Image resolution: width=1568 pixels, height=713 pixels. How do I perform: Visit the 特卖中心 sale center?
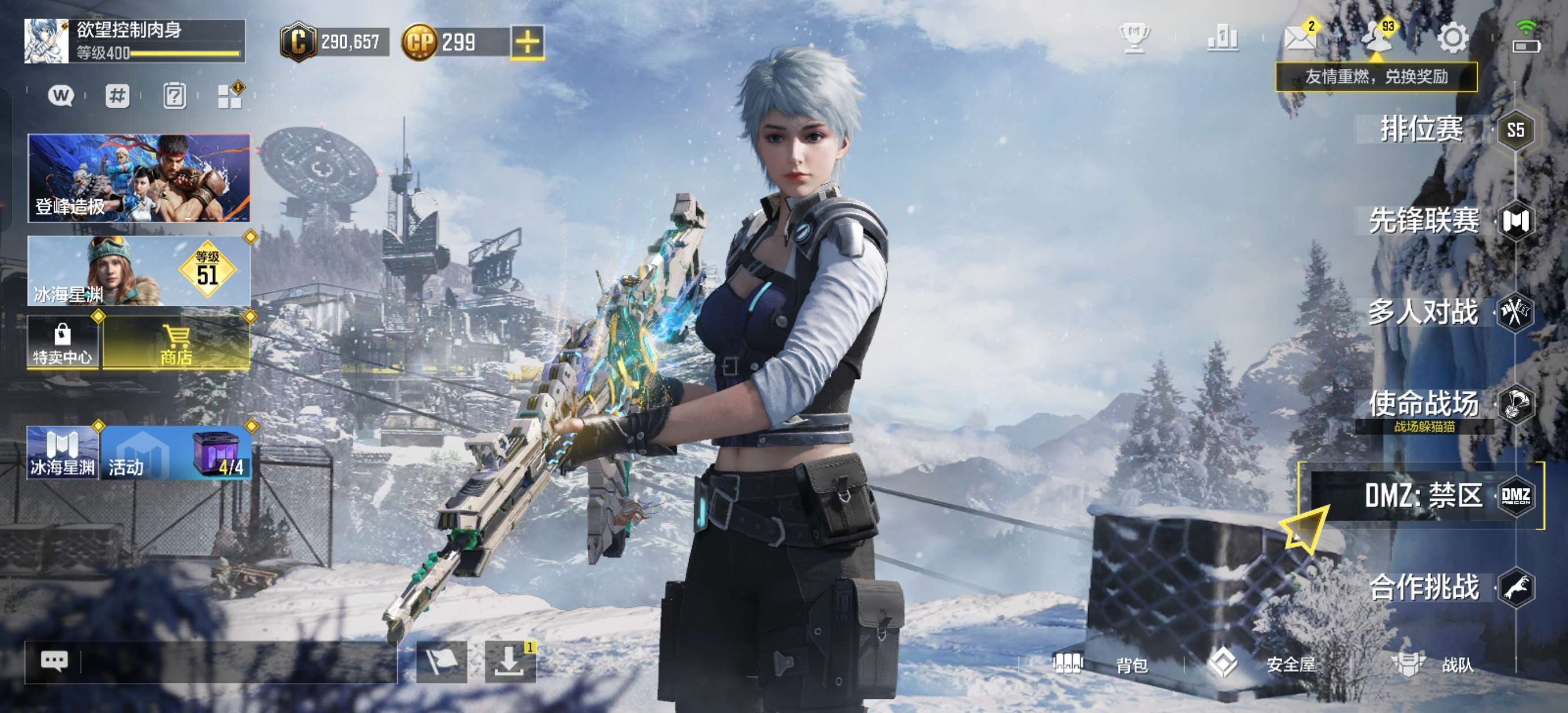(62, 343)
